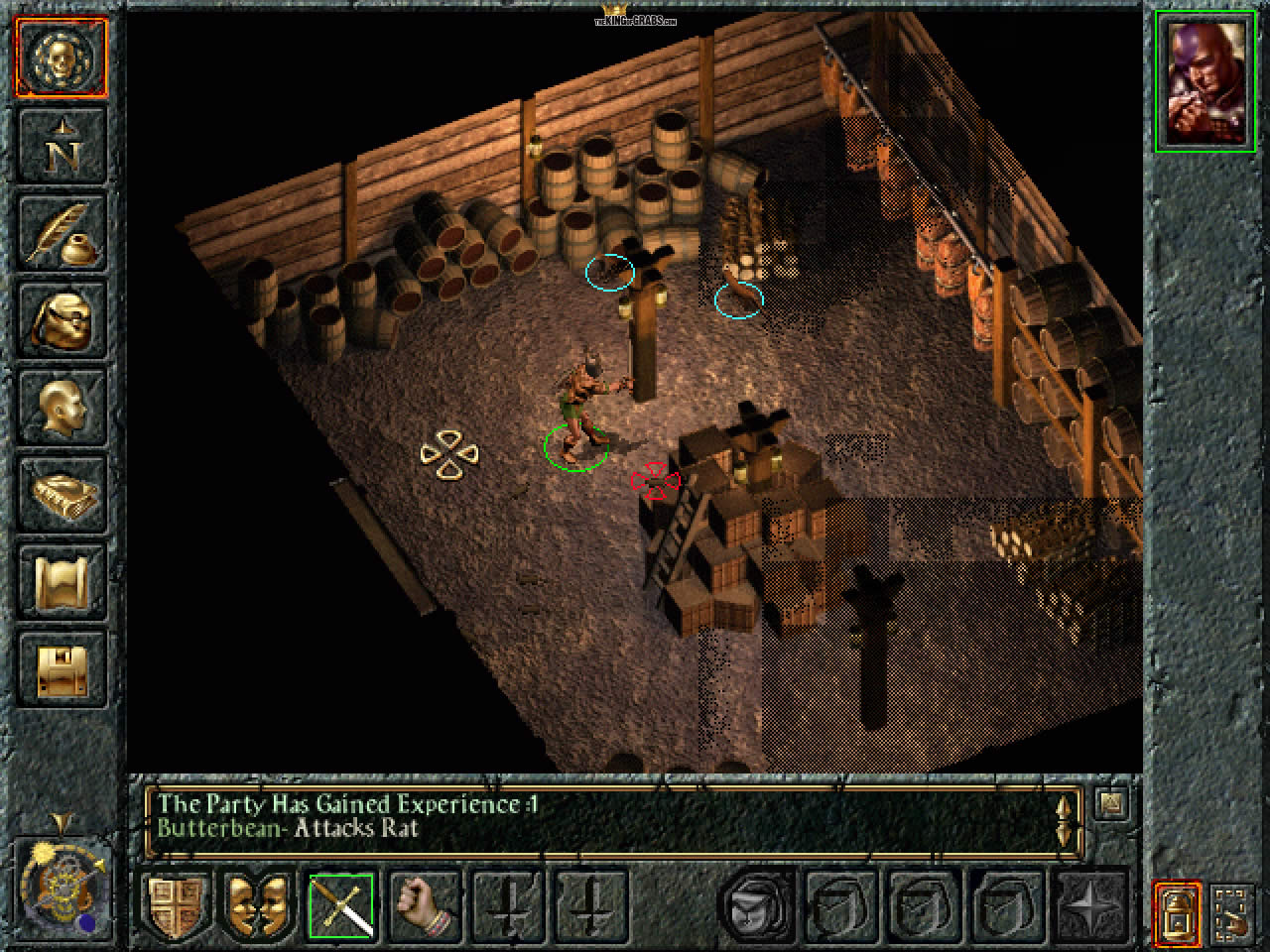1270x952 pixels.
Task: Select the sword weapon slot
Action: tap(342, 905)
